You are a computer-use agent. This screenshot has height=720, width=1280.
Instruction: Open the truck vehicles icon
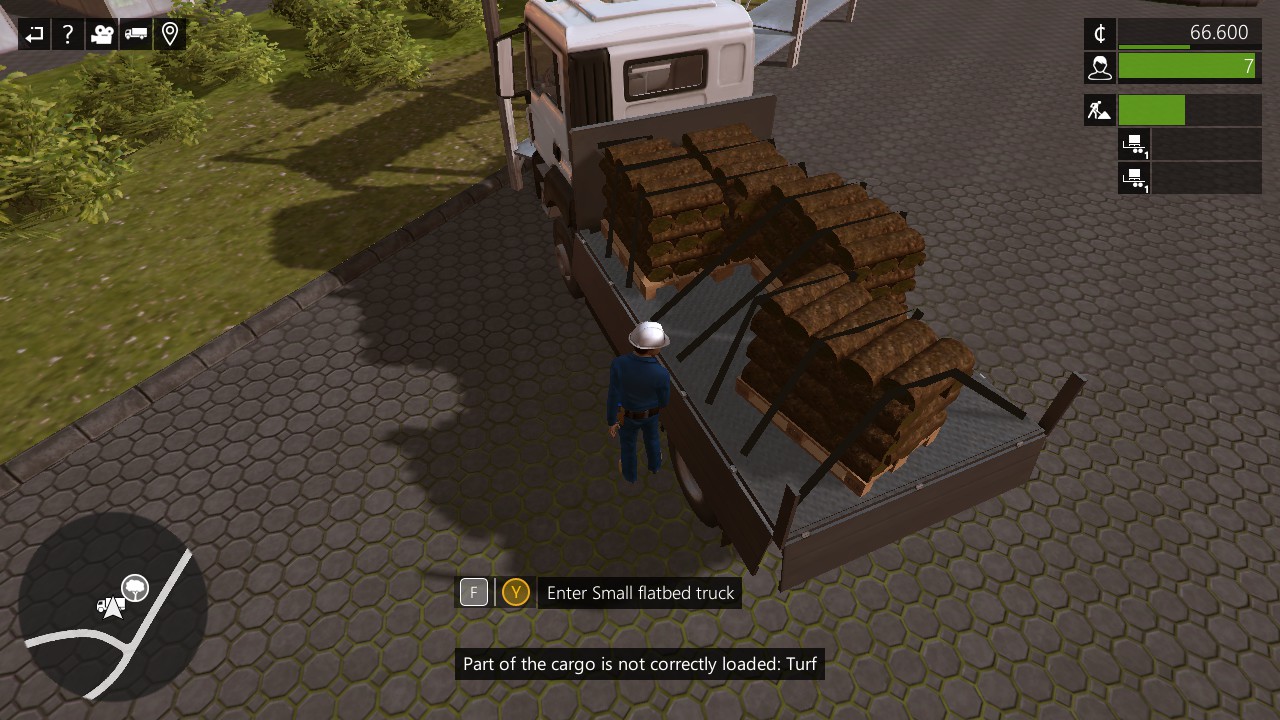coord(136,35)
